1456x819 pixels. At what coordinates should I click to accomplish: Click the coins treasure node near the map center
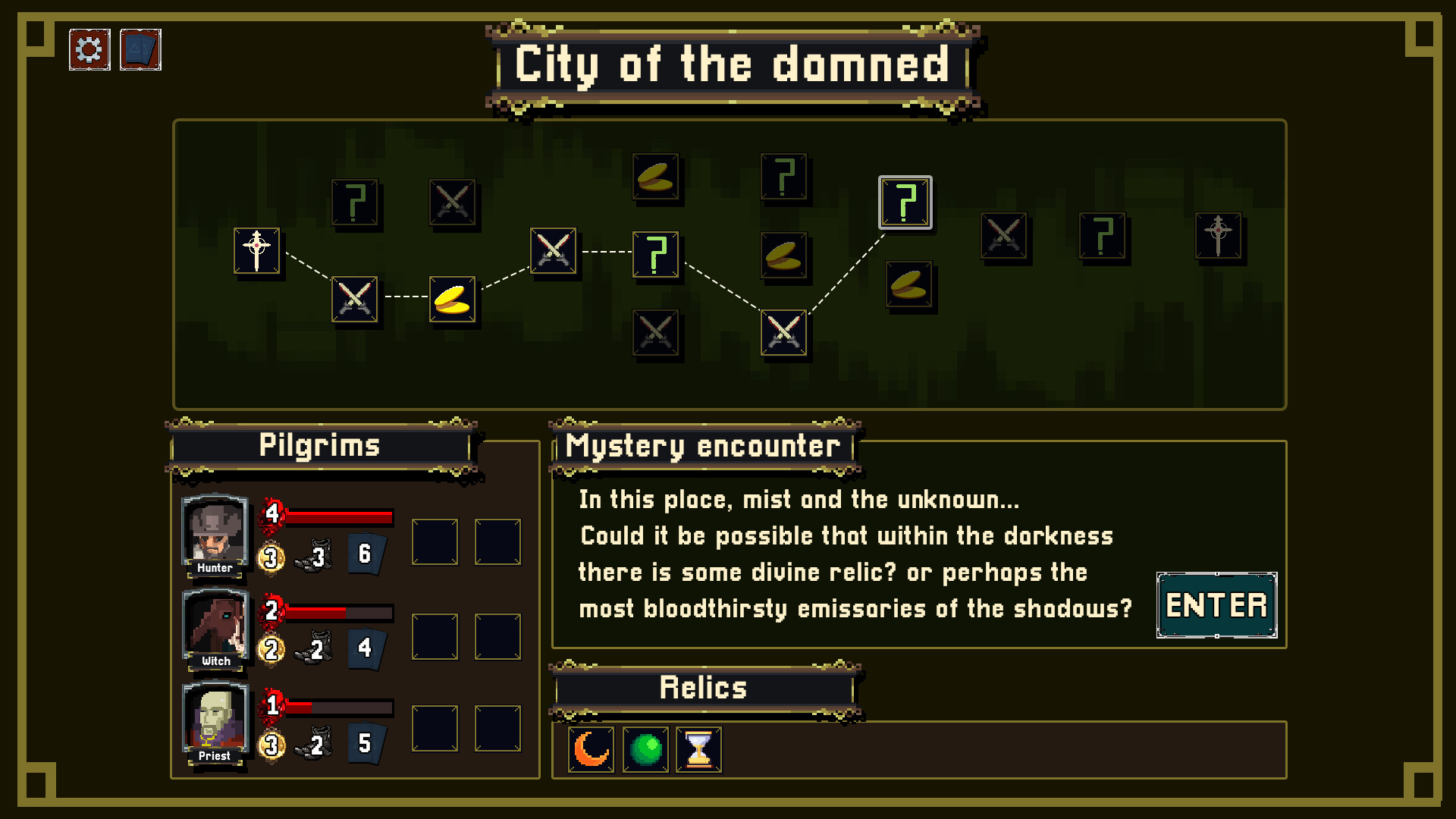(x=785, y=255)
